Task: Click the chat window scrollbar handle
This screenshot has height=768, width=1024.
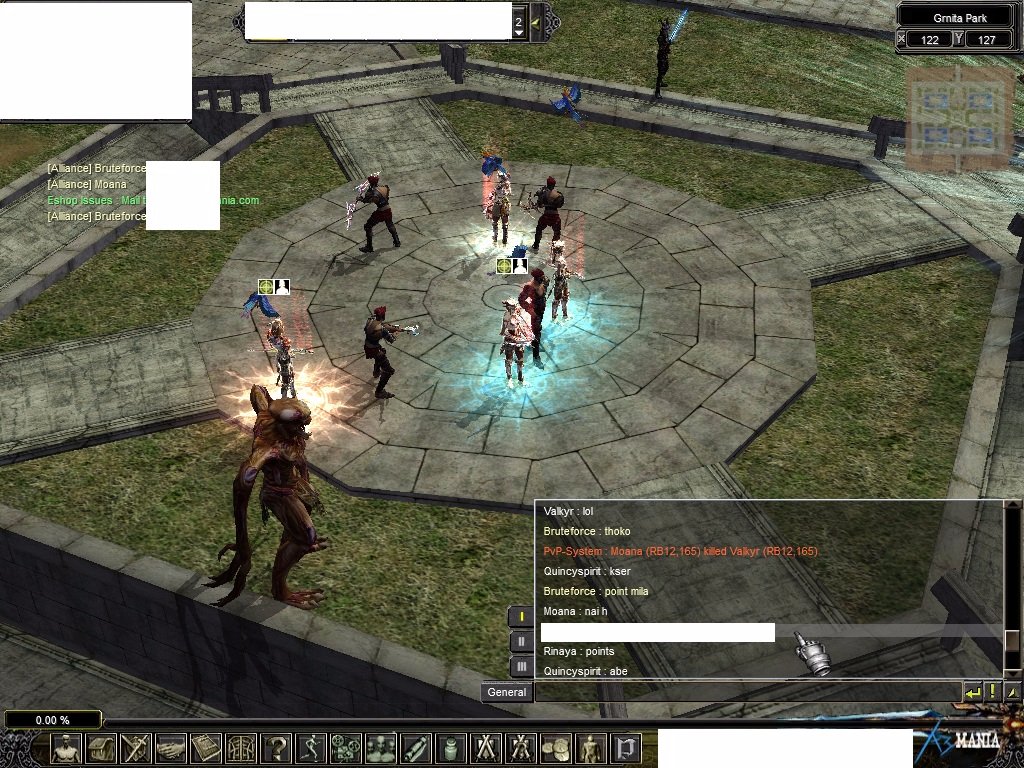Action: pos(1012,640)
